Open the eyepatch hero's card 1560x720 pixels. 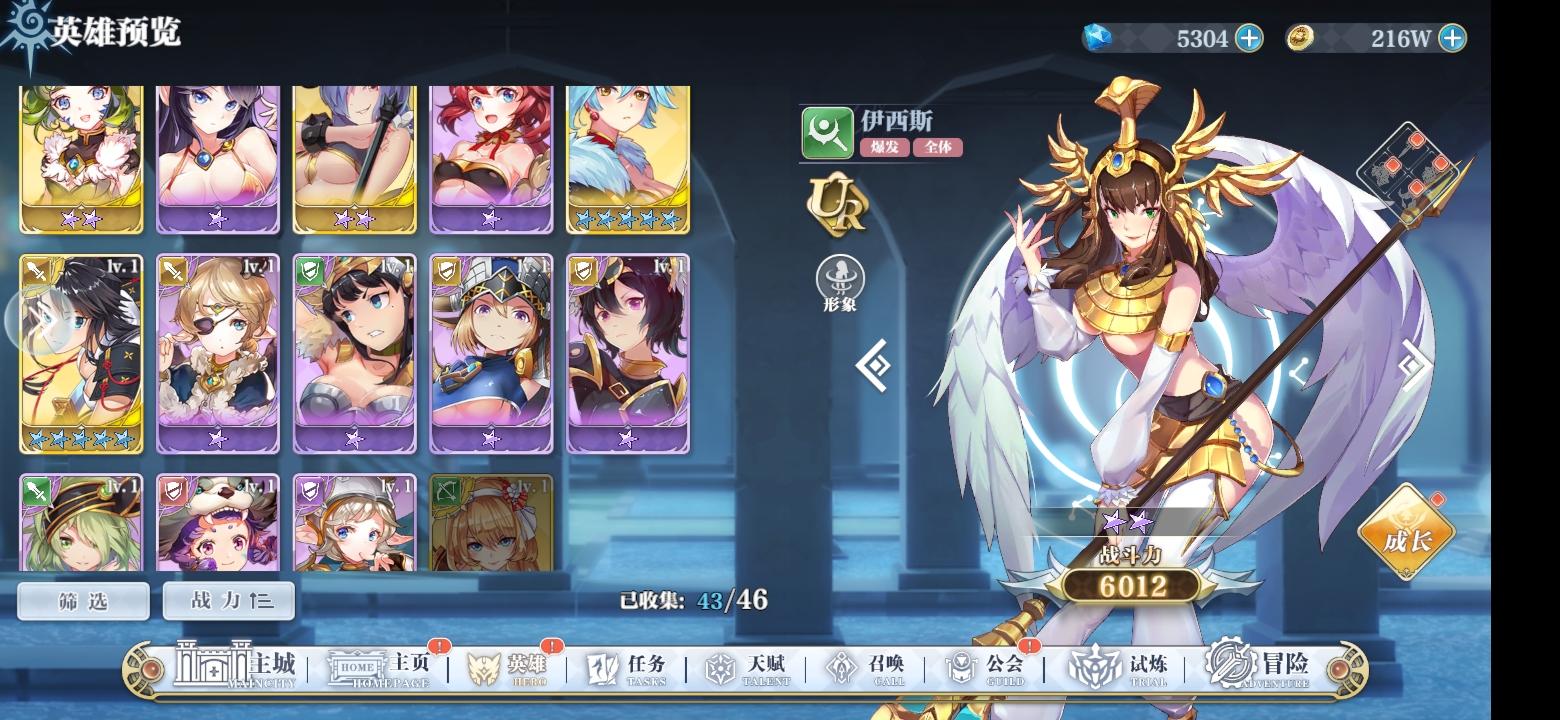218,355
